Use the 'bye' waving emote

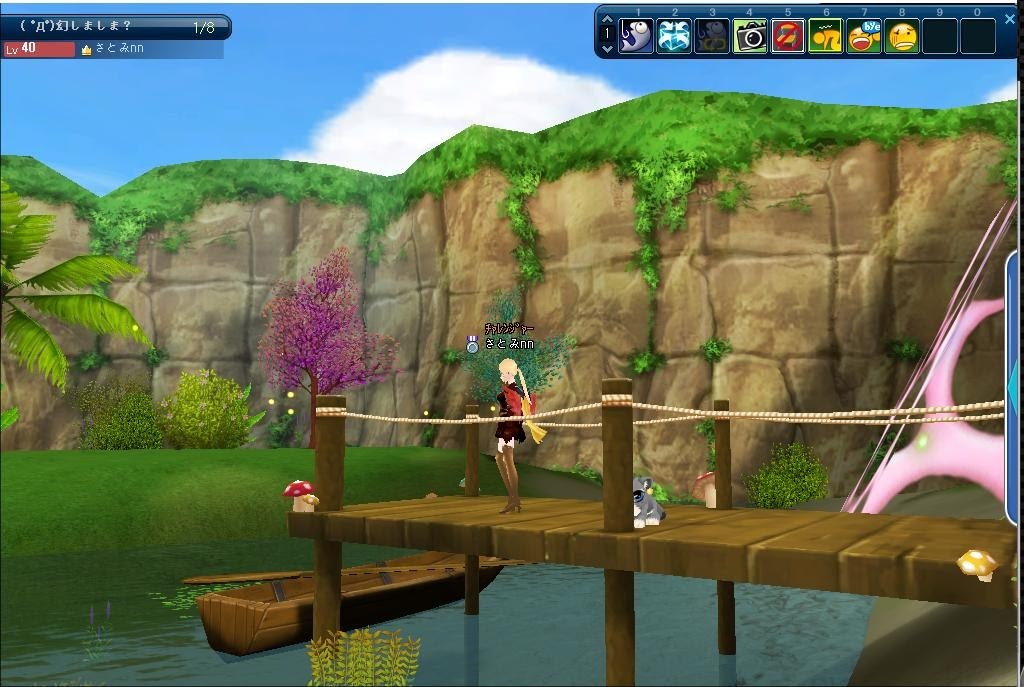point(864,36)
